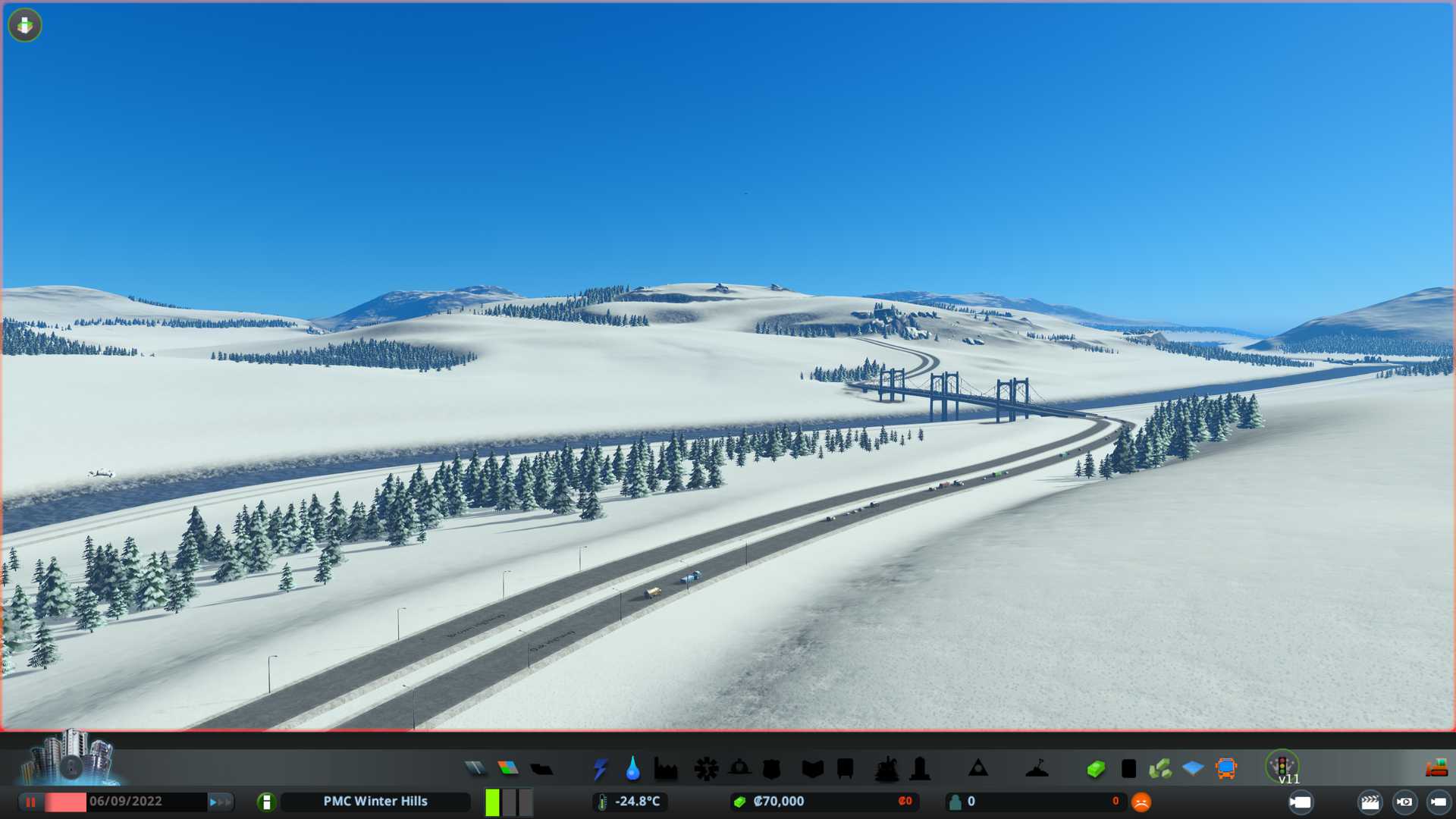Click the PMC Winter Hills city name
This screenshot has height=819, width=1456.
(375, 802)
